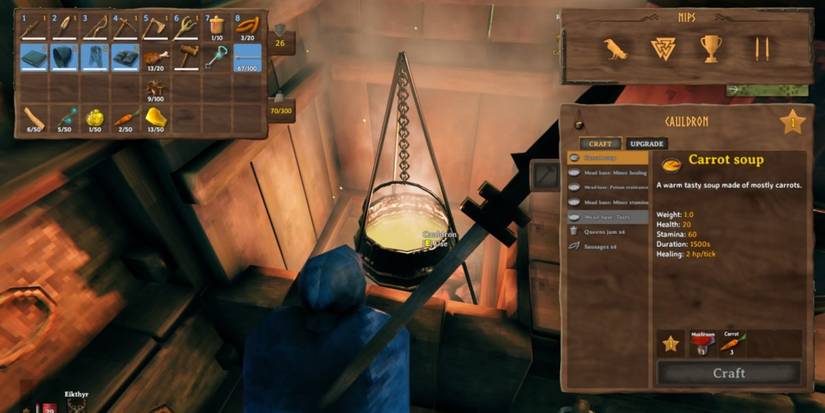Select the Mead base: Poison resistance recipe
Viewport: 825px width, 413px height.
coord(605,187)
